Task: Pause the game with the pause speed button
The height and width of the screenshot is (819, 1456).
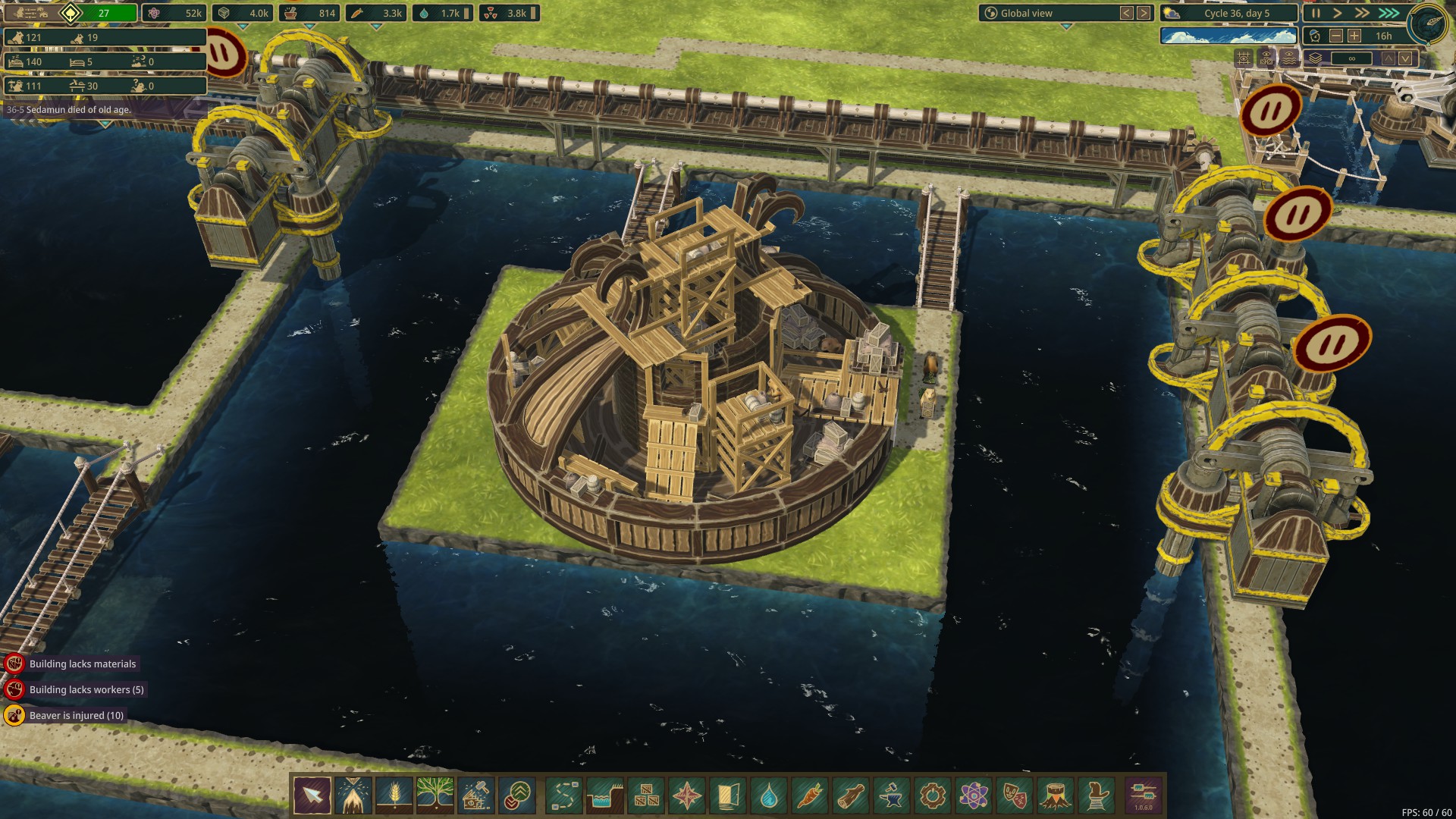Action: [x=1316, y=13]
